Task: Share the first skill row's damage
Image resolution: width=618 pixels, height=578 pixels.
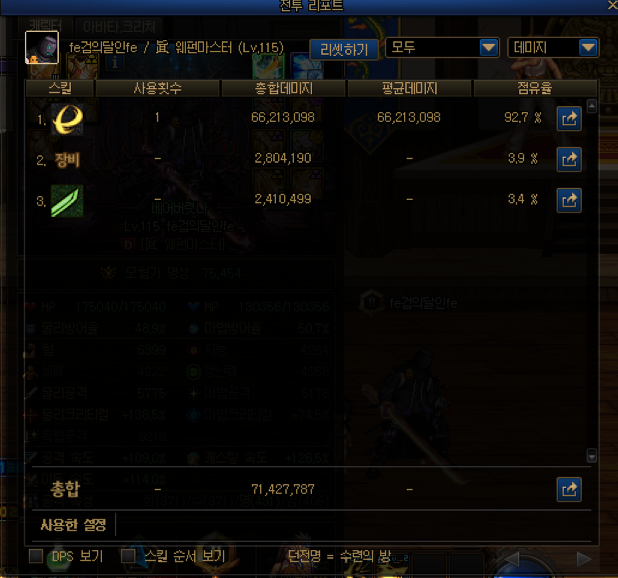Action: click(569, 118)
